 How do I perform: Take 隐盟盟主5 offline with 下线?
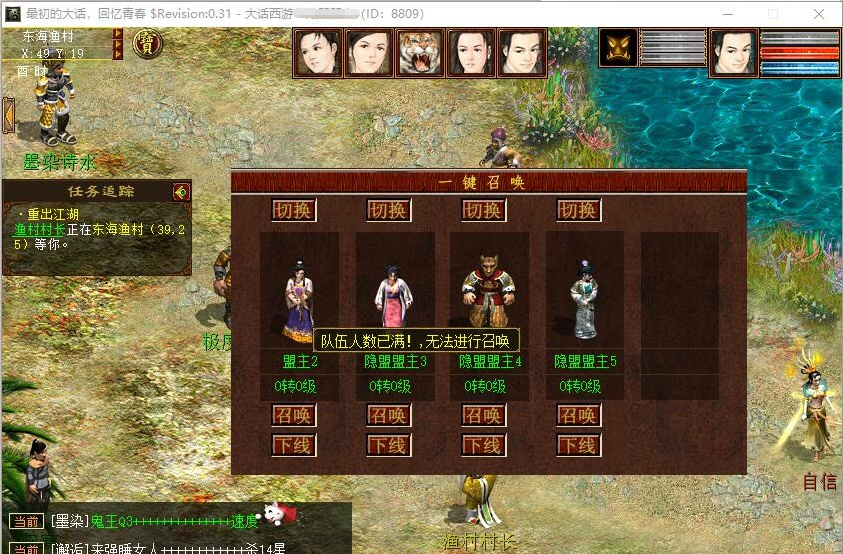[x=578, y=444]
